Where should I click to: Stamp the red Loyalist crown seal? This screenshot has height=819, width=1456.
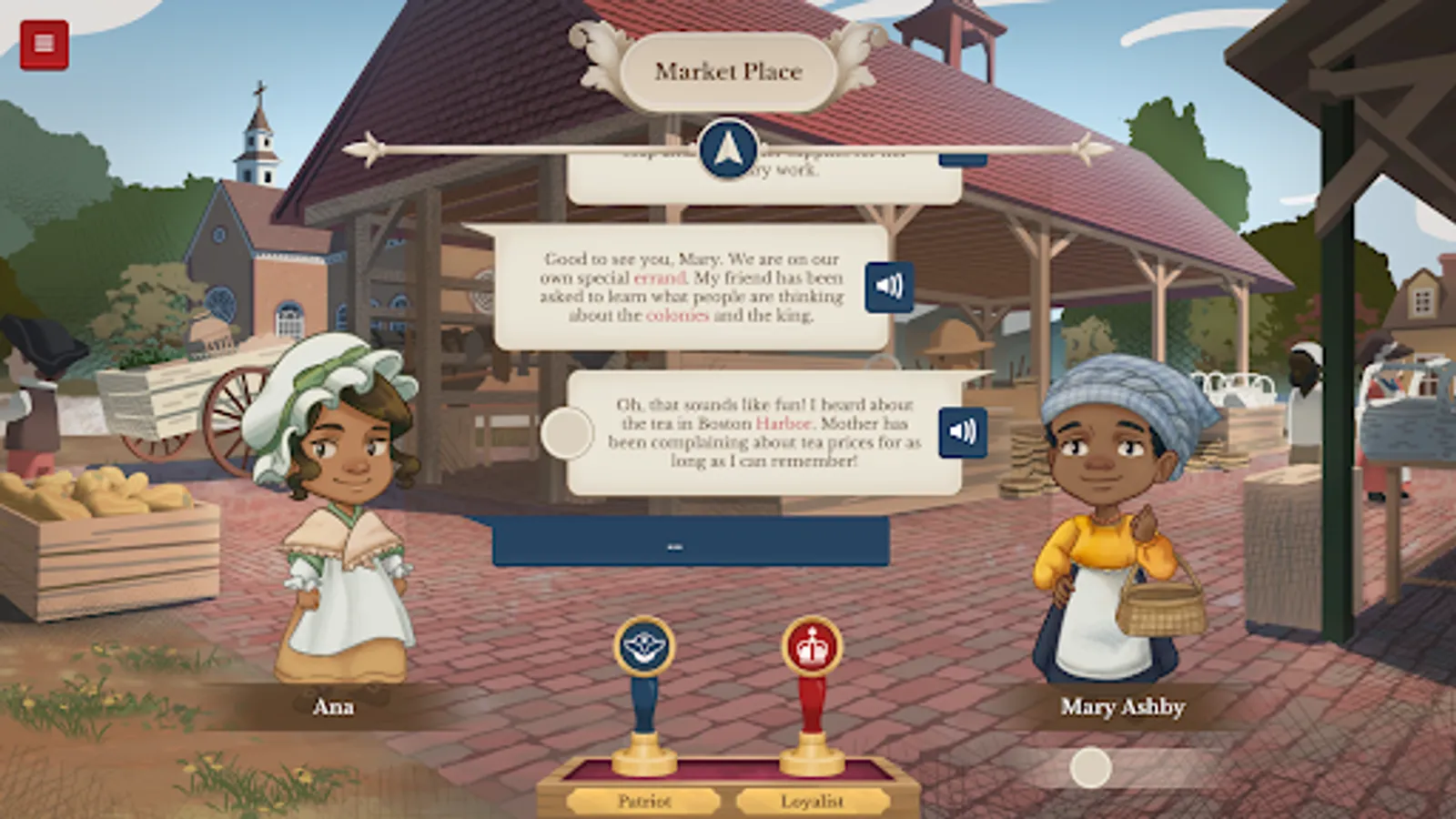[810, 646]
